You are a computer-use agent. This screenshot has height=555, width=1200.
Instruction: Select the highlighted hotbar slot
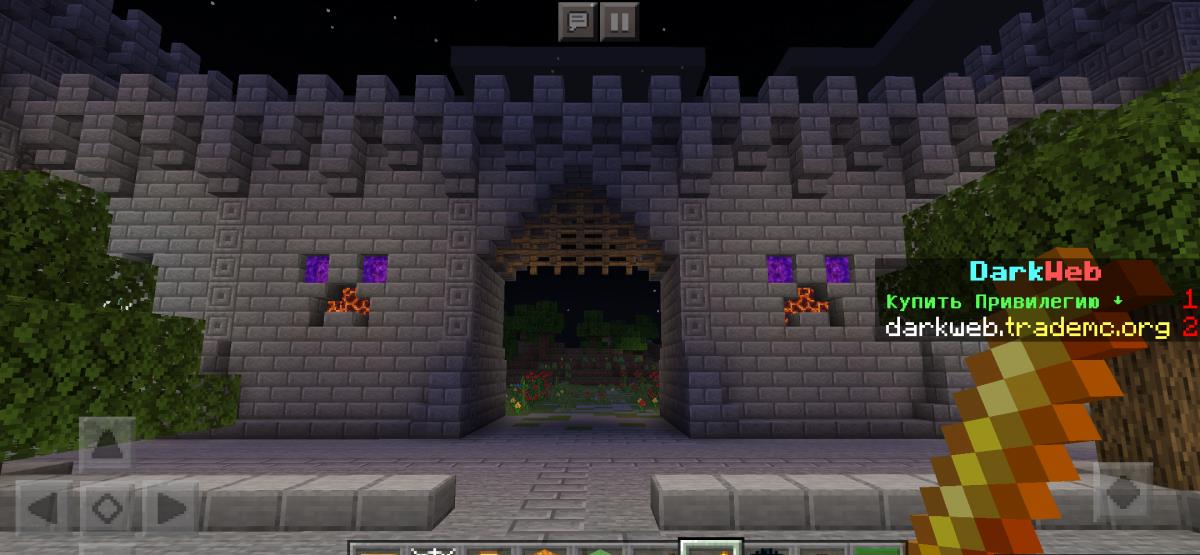[x=709, y=548]
